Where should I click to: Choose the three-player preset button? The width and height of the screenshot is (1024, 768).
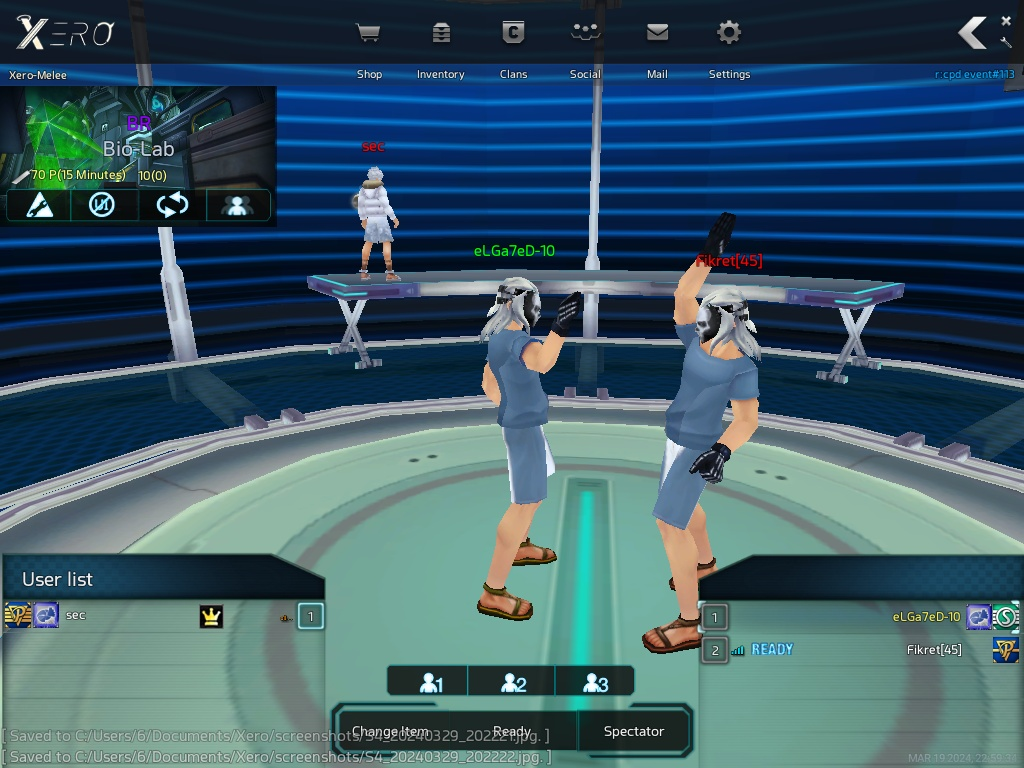pyautogui.click(x=594, y=682)
